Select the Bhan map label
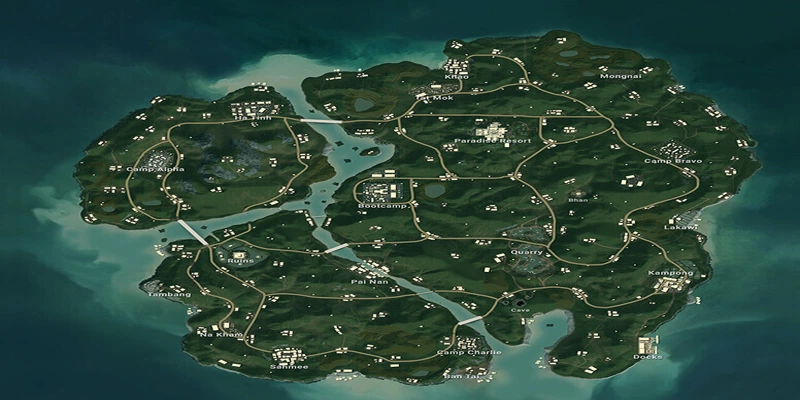Viewport: 800px width, 400px height. tap(578, 200)
